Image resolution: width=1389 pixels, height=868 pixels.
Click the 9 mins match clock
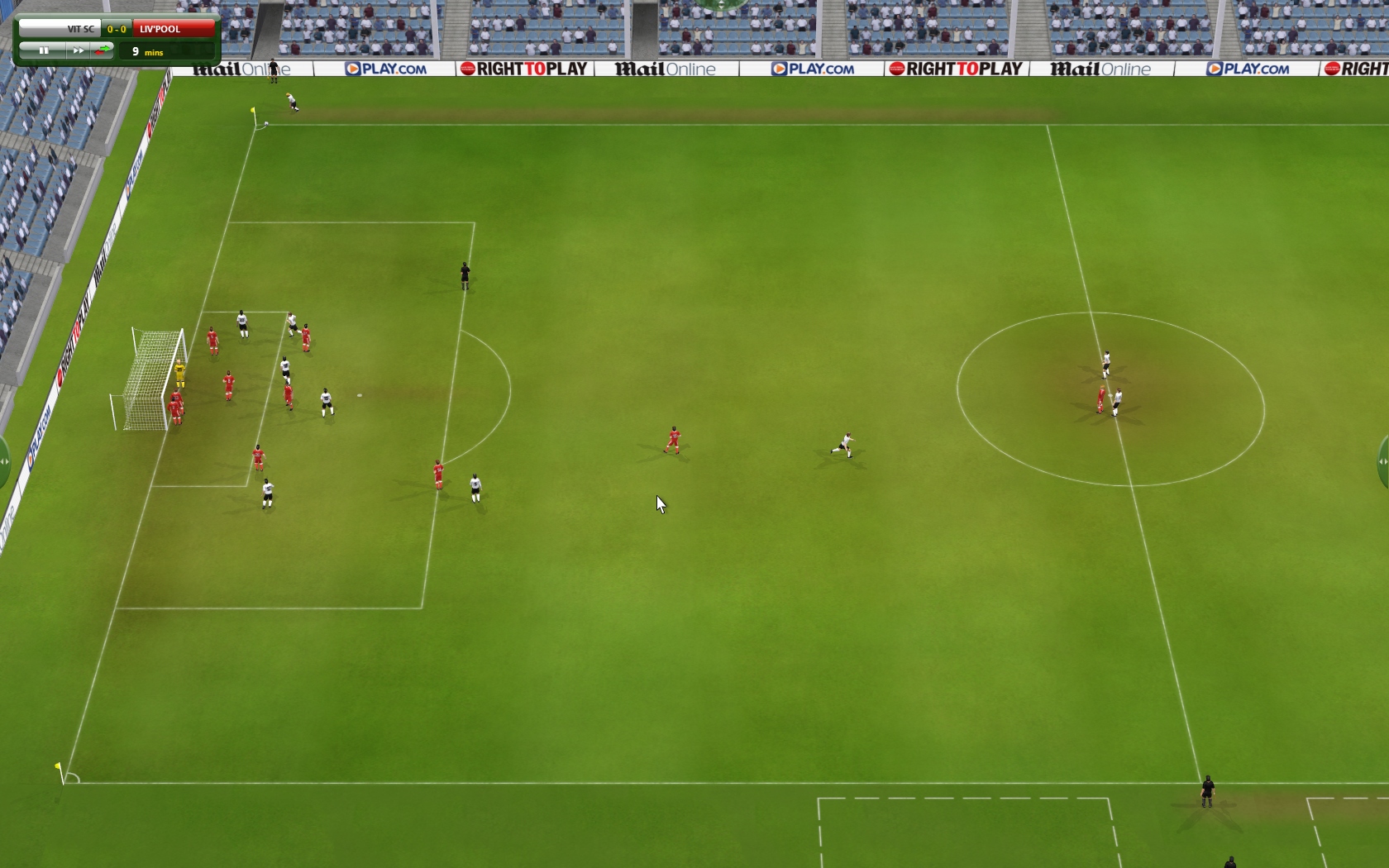click(150, 52)
